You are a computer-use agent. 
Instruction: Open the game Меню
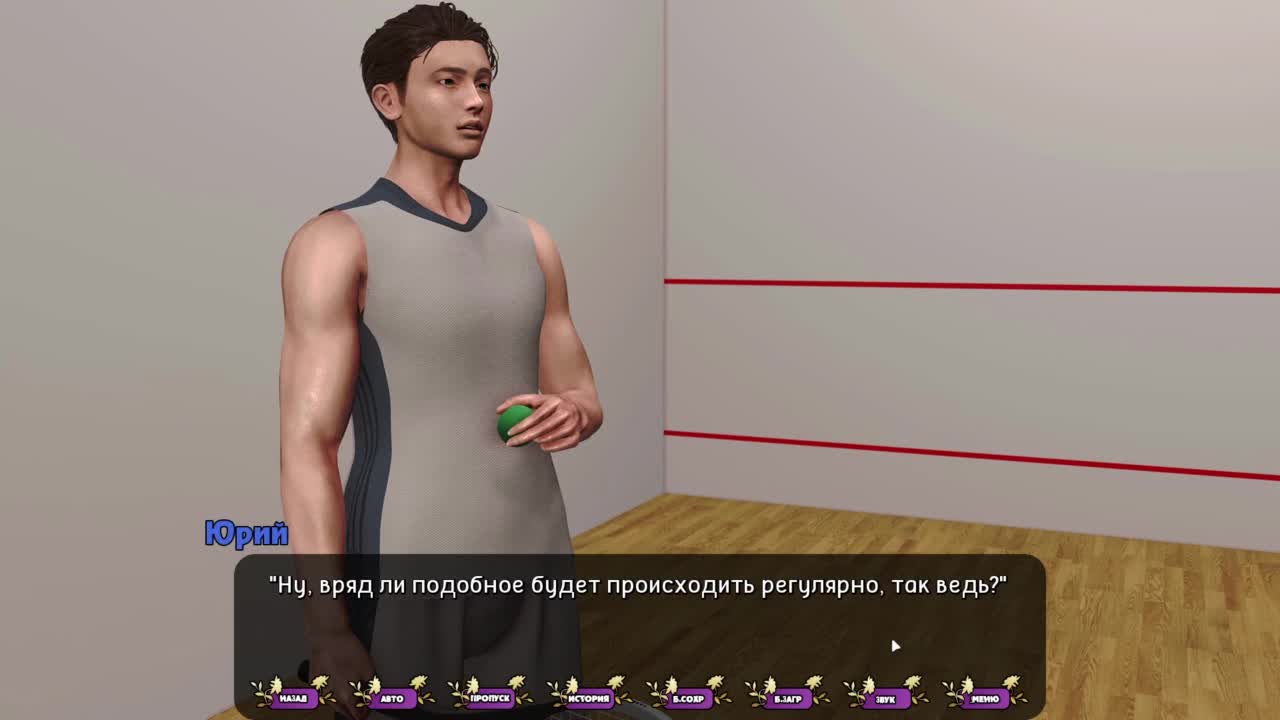[984, 697]
